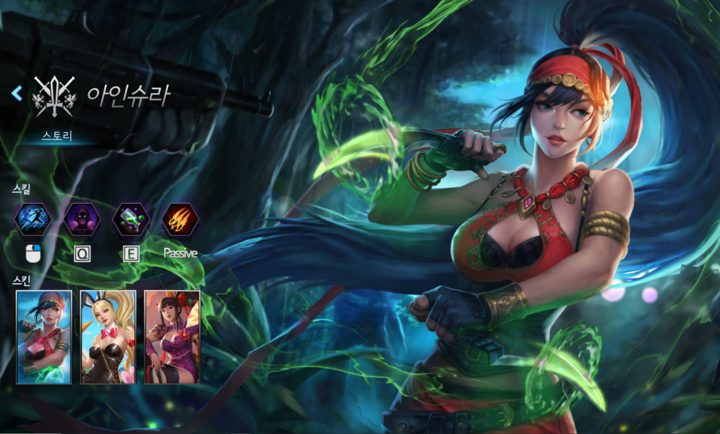Select the blue running figure skill icon
The width and height of the screenshot is (720, 434).
pos(33,219)
